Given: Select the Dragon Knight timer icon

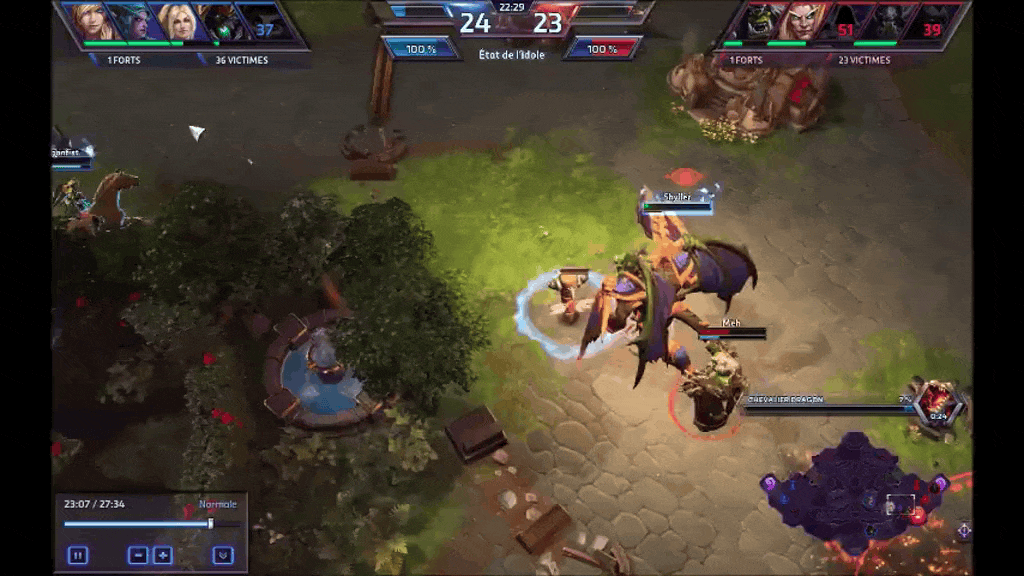Looking at the screenshot, I should coord(938,403).
